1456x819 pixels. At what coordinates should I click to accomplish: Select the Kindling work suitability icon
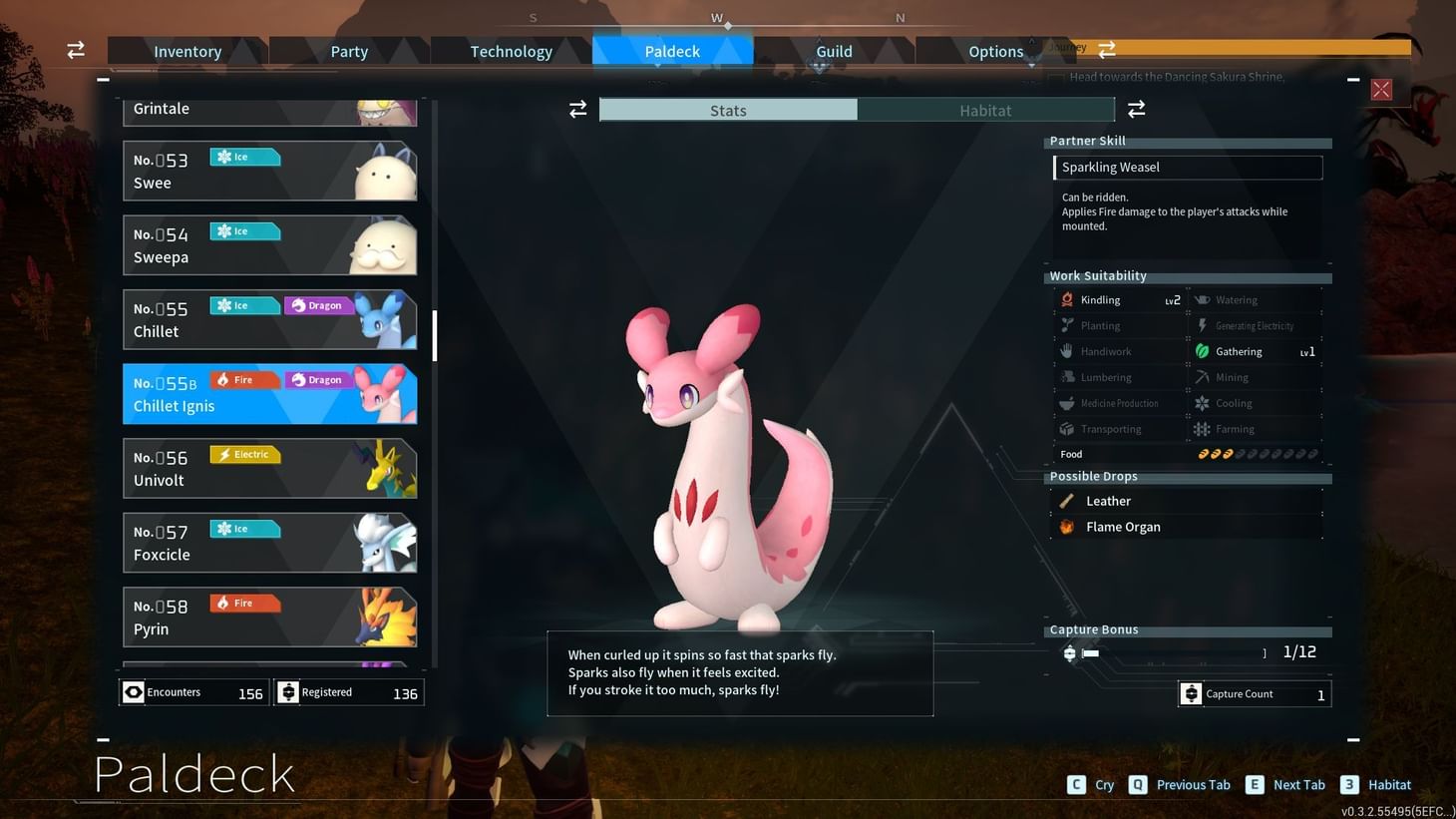(1066, 299)
